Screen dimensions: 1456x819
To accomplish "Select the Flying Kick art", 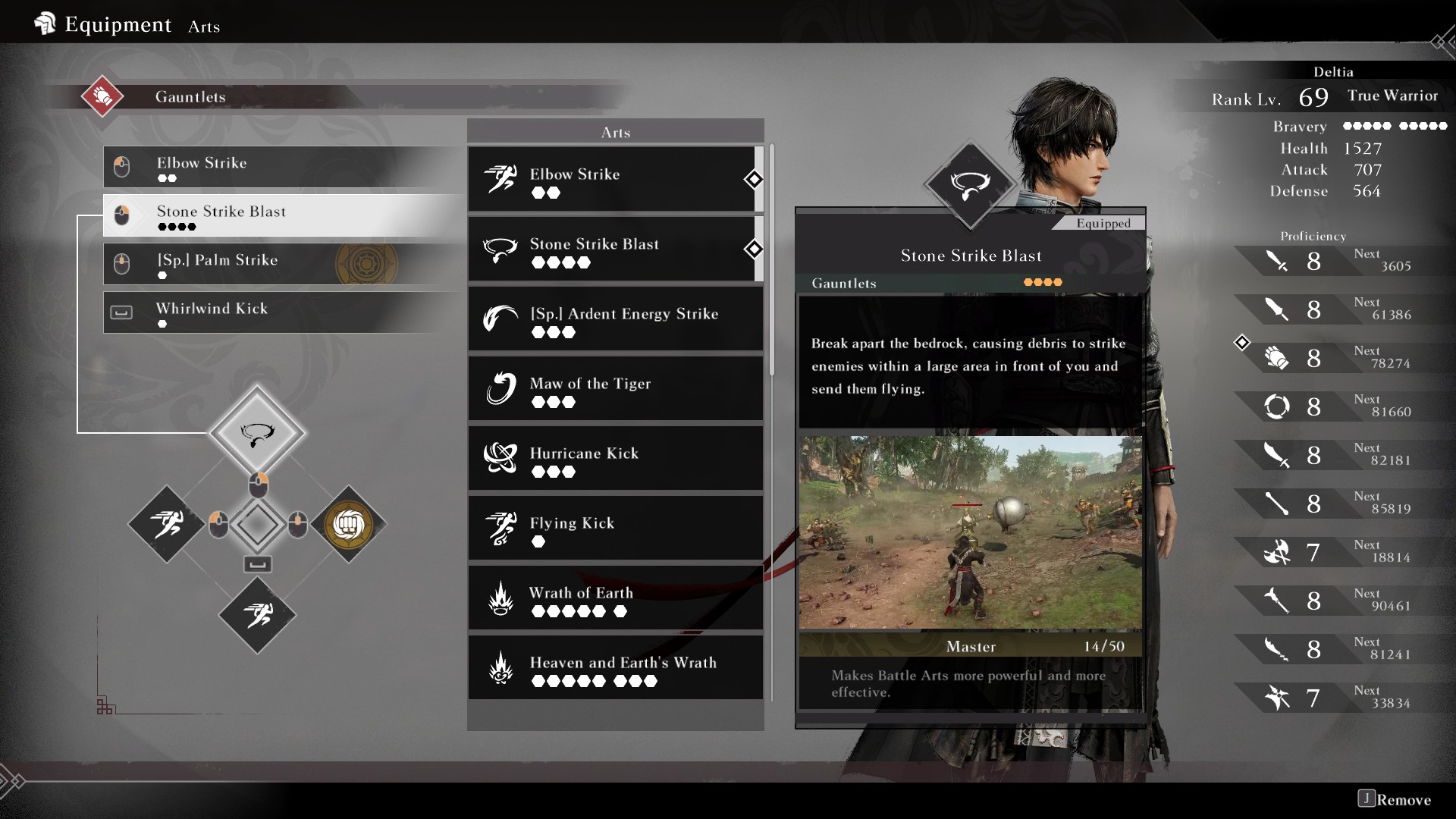I will (x=614, y=529).
